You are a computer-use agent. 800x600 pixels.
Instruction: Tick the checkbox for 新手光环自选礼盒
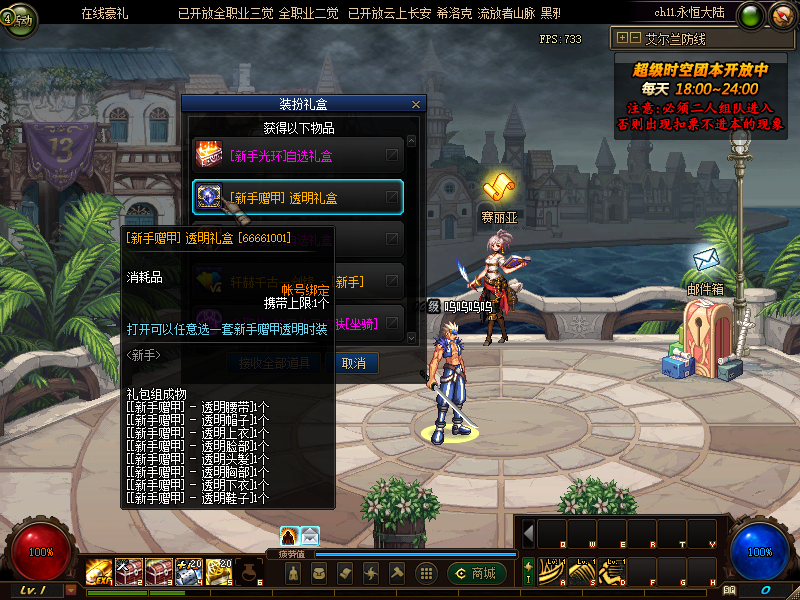tap(392, 155)
